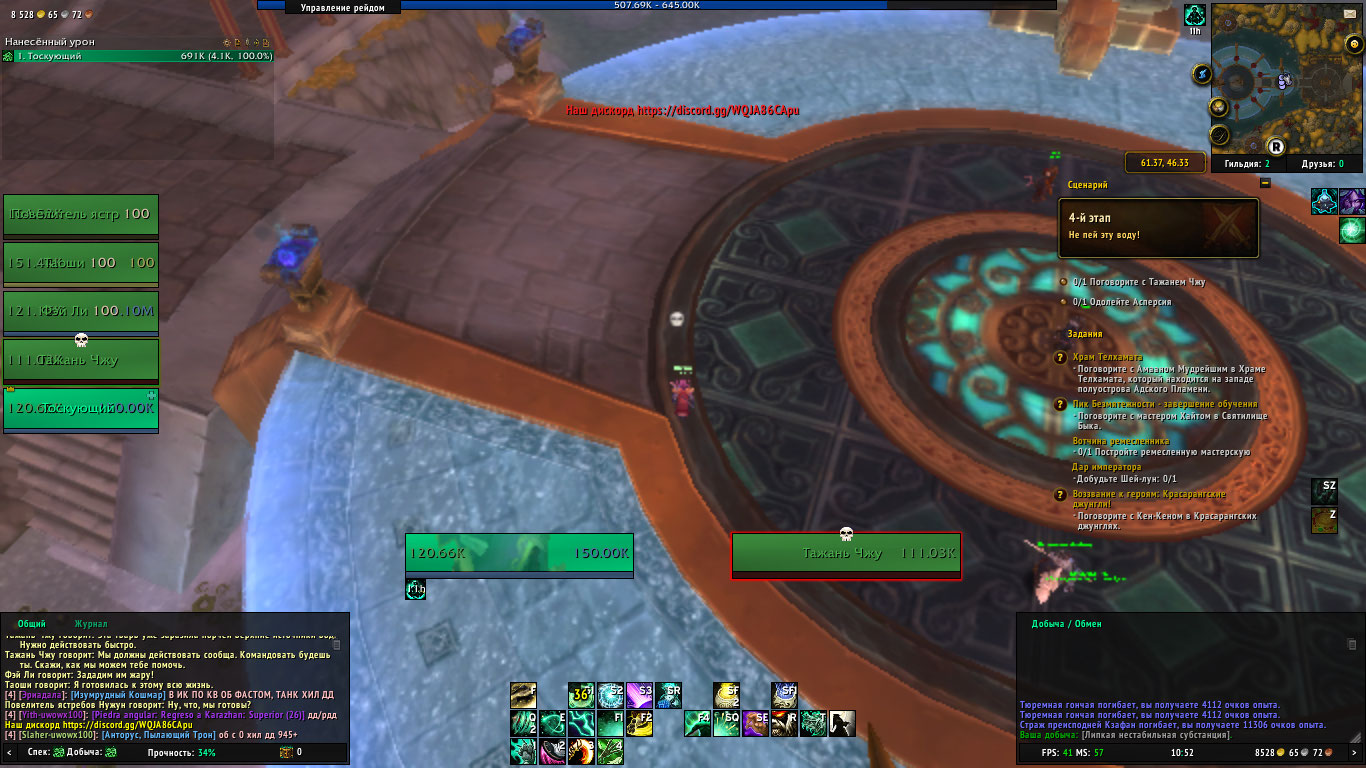Use the fiery ability bound to key 3
1366x768 pixels.
pos(581,751)
